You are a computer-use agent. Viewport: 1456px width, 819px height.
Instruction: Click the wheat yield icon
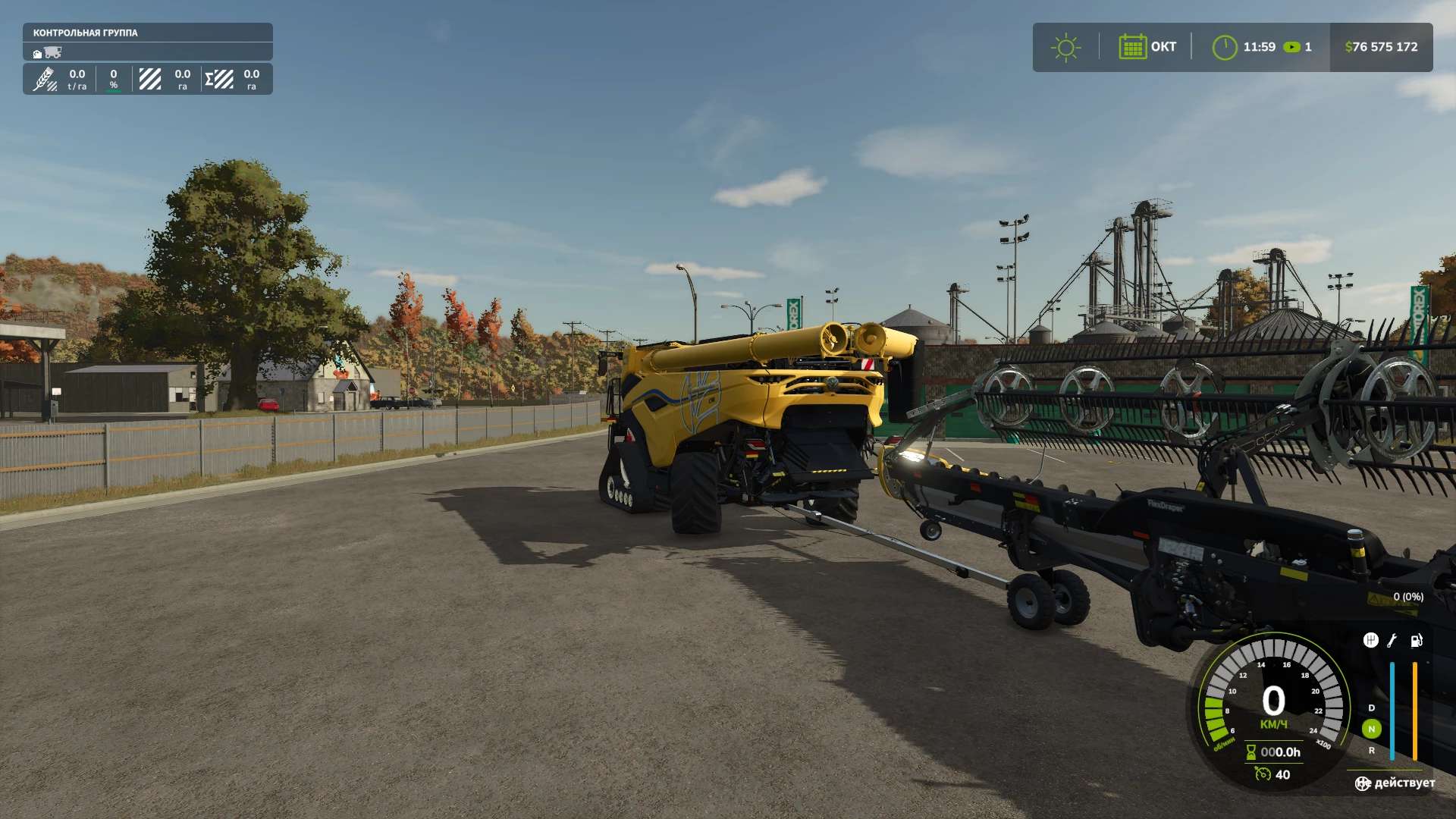pos(45,79)
